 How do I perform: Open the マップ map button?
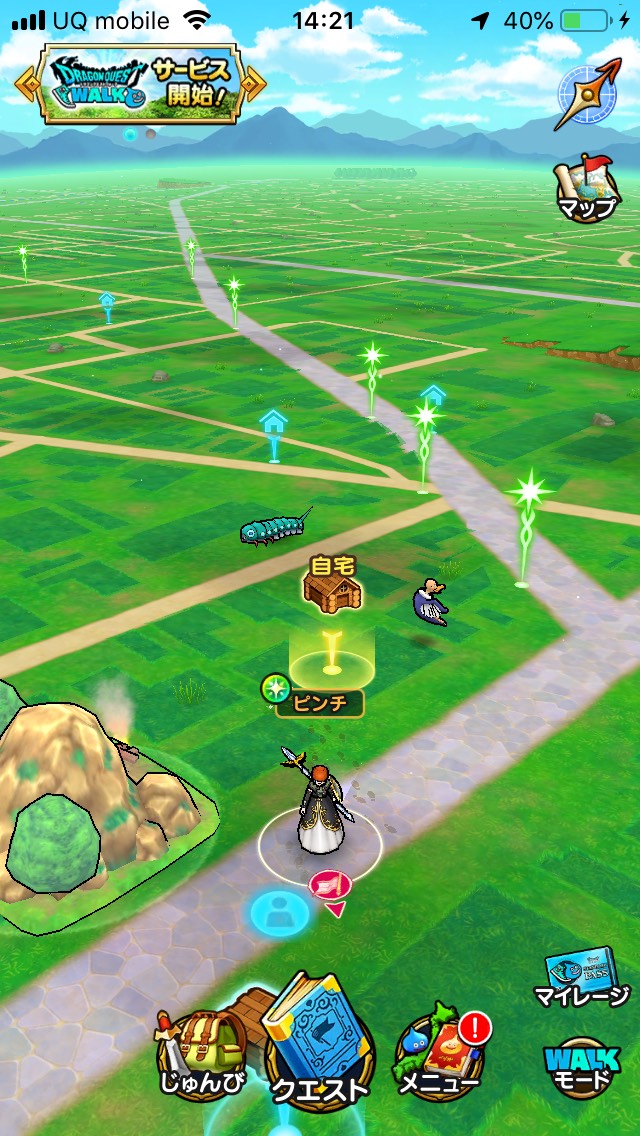(x=588, y=189)
